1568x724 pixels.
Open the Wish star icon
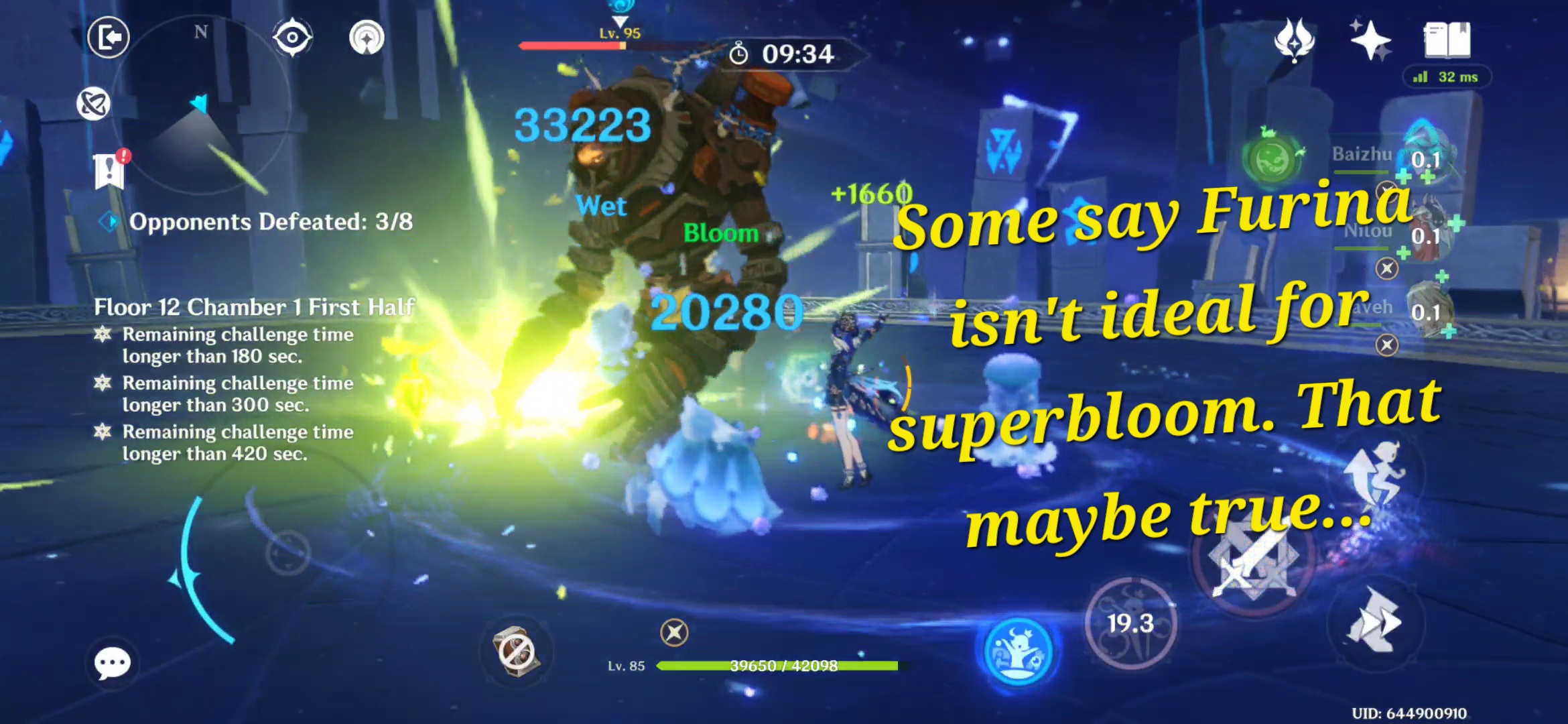[1370, 42]
